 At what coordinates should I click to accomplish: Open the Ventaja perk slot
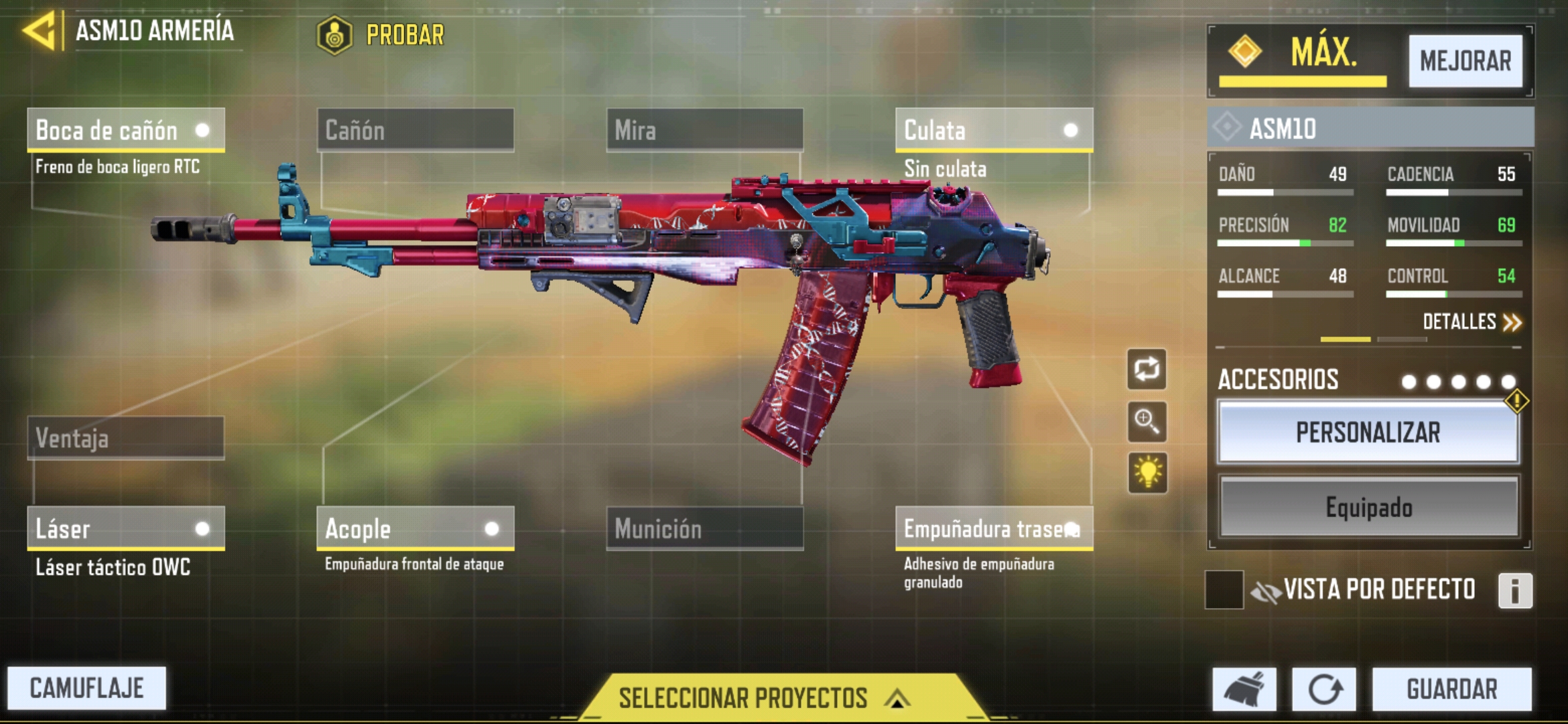[125, 438]
